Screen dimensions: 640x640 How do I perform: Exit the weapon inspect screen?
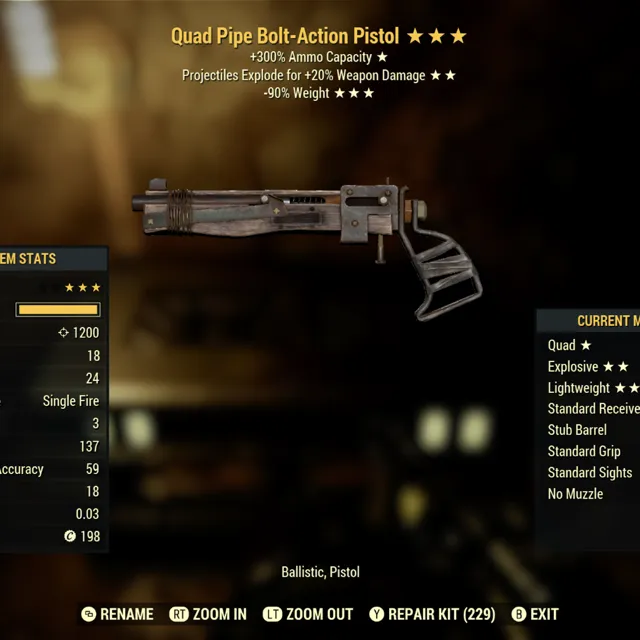click(x=534, y=614)
